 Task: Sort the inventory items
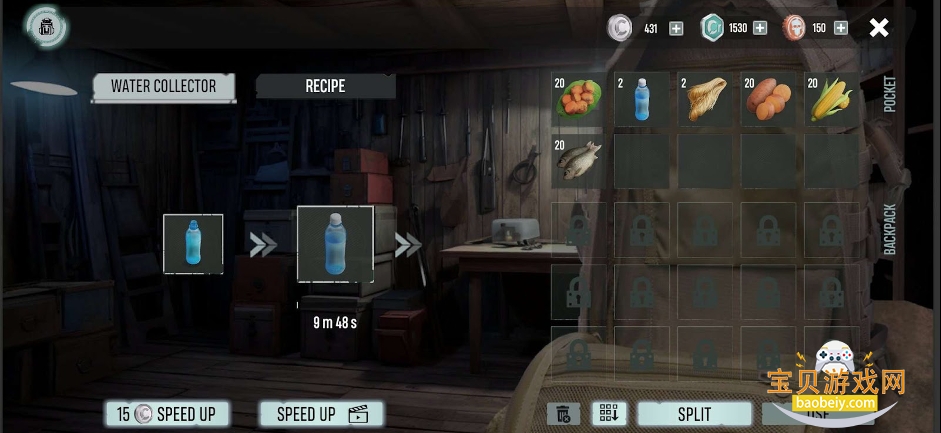click(608, 414)
